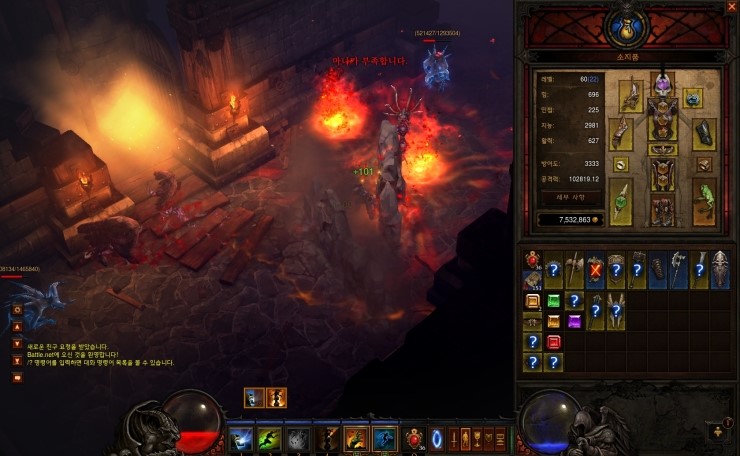Close the inventory panel

(x=729, y=9)
